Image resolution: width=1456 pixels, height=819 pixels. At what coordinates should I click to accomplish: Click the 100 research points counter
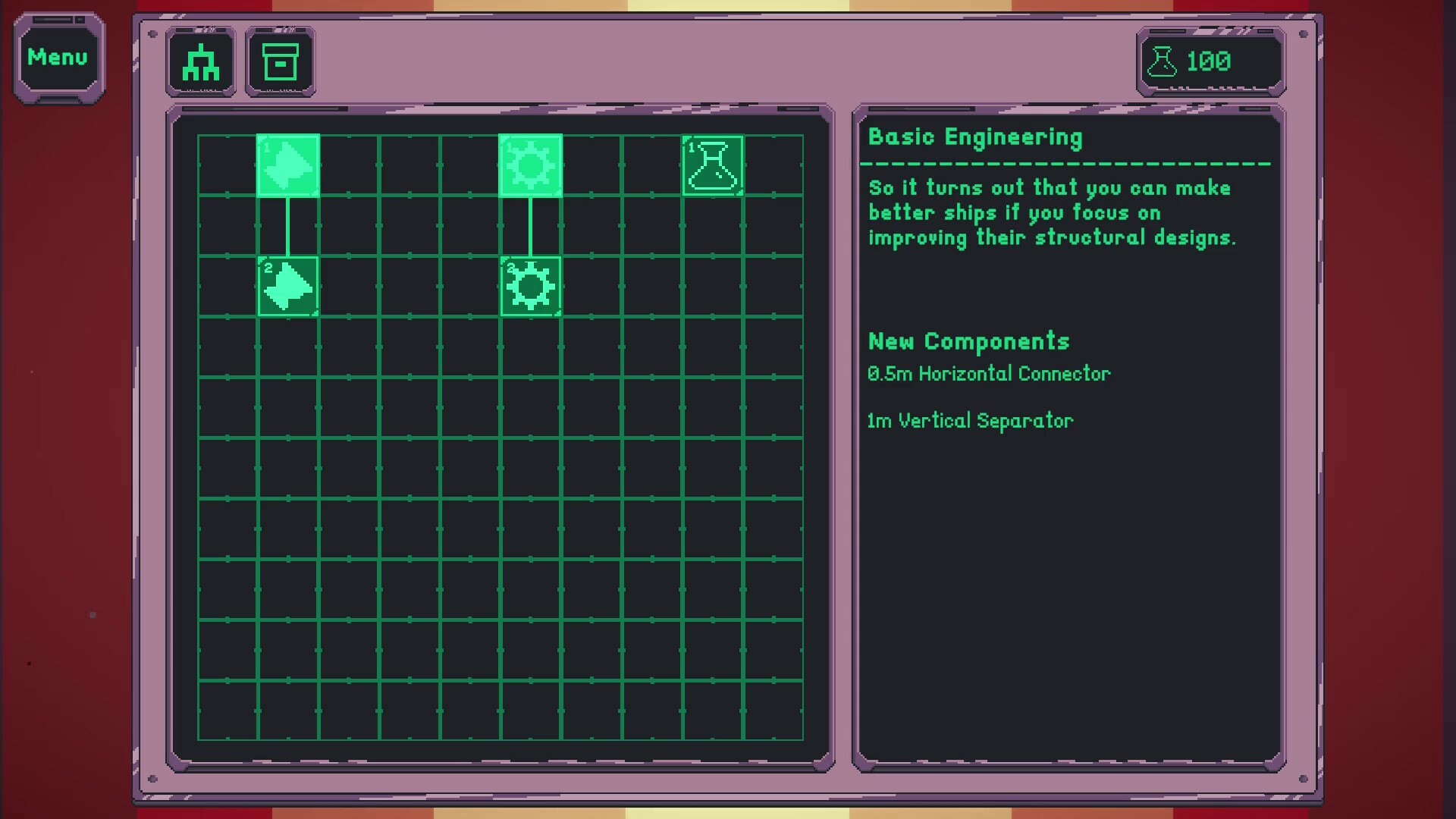pyautogui.click(x=1211, y=62)
